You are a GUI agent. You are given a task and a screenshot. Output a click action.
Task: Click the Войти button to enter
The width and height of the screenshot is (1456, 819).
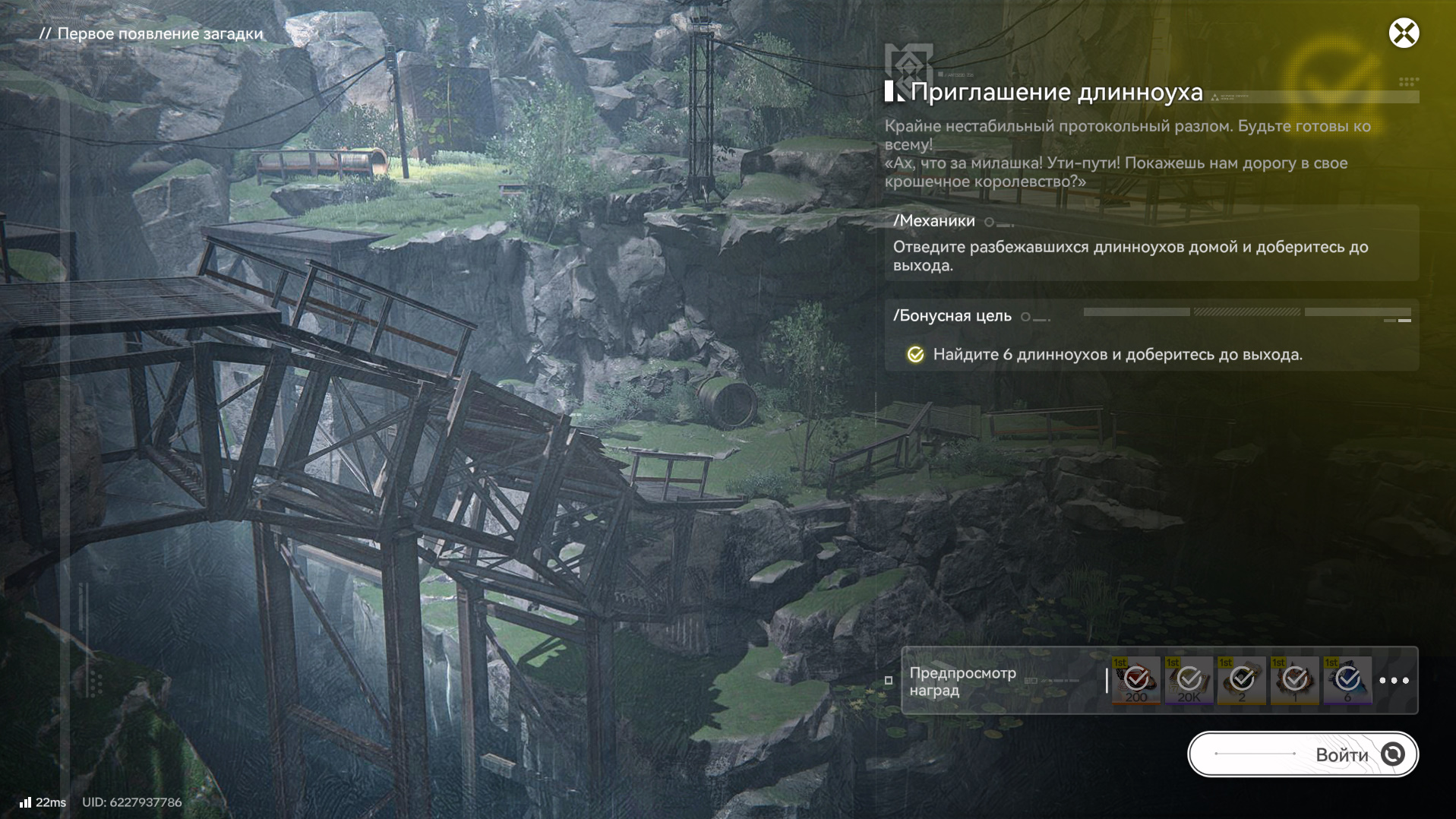tap(1303, 754)
